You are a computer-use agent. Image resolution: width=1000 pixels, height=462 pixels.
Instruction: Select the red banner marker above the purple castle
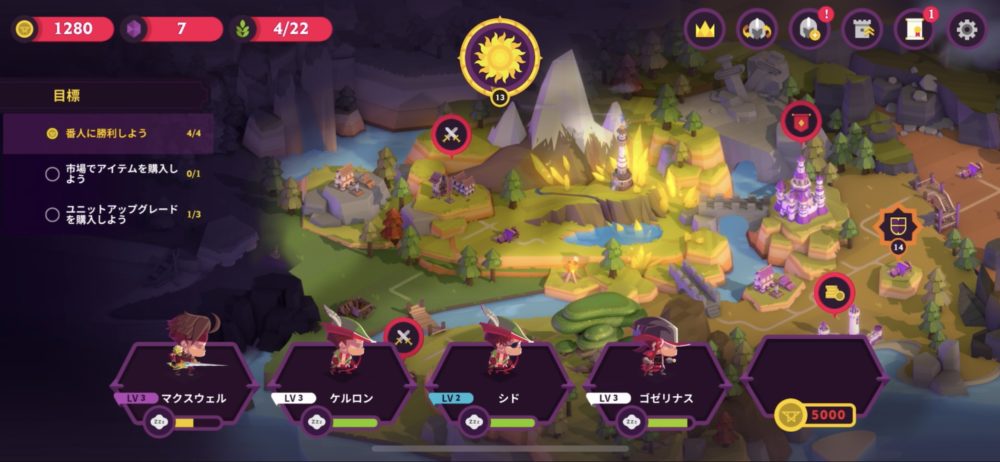click(x=801, y=122)
